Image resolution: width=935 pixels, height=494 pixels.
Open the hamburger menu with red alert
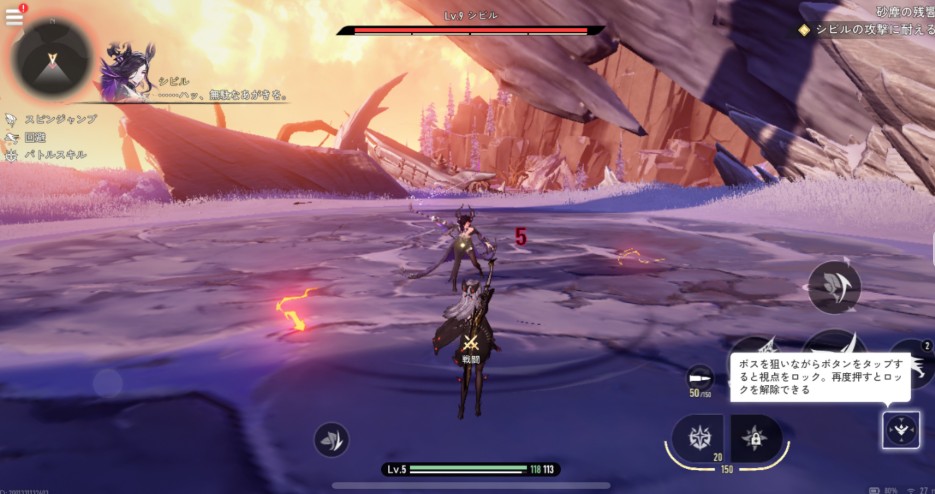15,15
